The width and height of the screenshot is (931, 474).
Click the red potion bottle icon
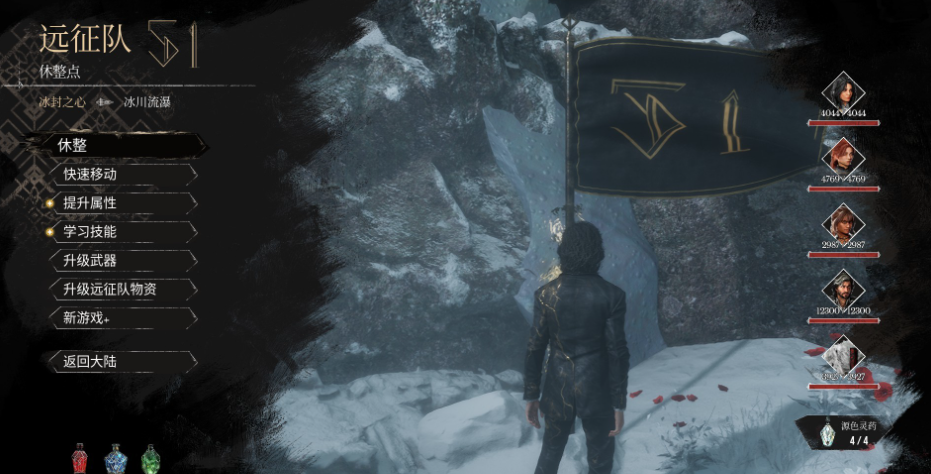pos(82,459)
